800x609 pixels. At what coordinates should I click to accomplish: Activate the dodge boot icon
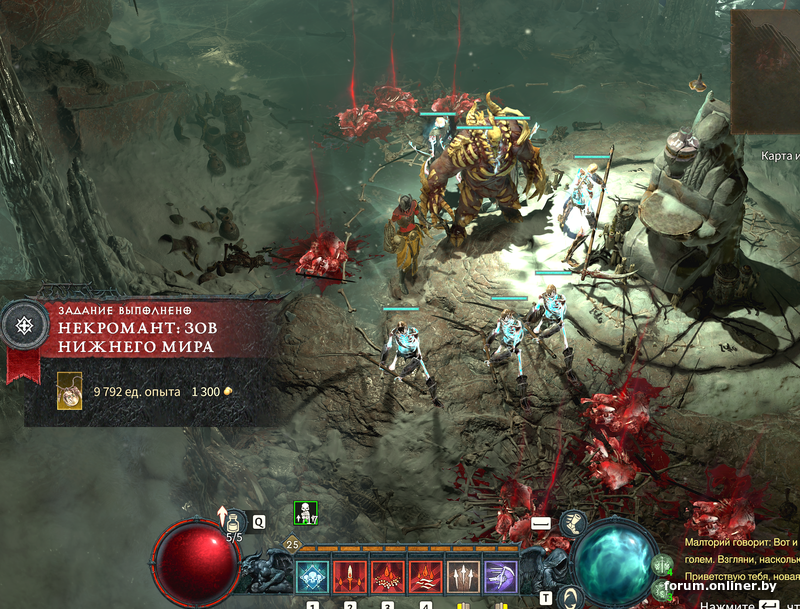(x=572, y=522)
